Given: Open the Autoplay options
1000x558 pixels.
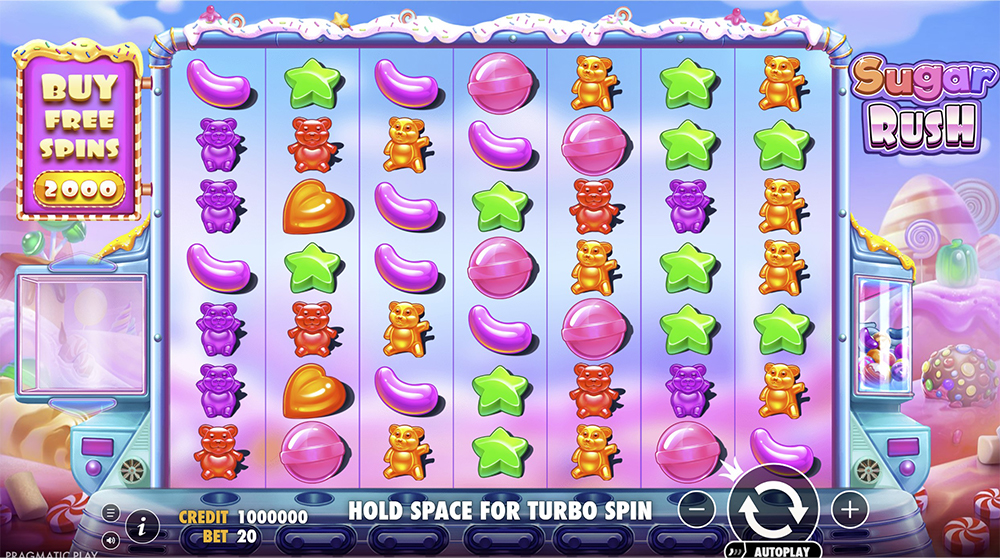Looking at the screenshot, I should (x=775, y=549).
